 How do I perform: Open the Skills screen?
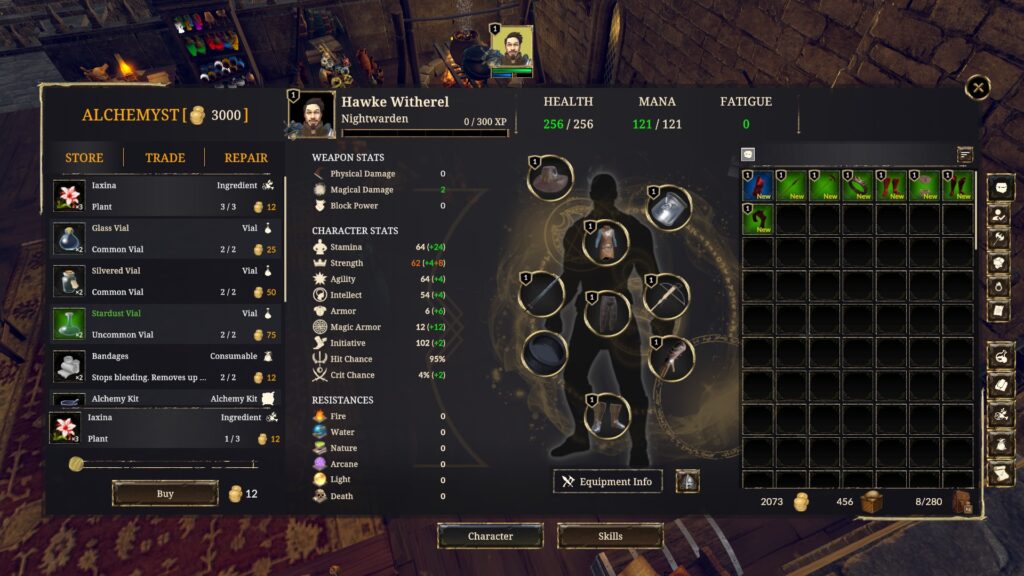pos(610,536)
